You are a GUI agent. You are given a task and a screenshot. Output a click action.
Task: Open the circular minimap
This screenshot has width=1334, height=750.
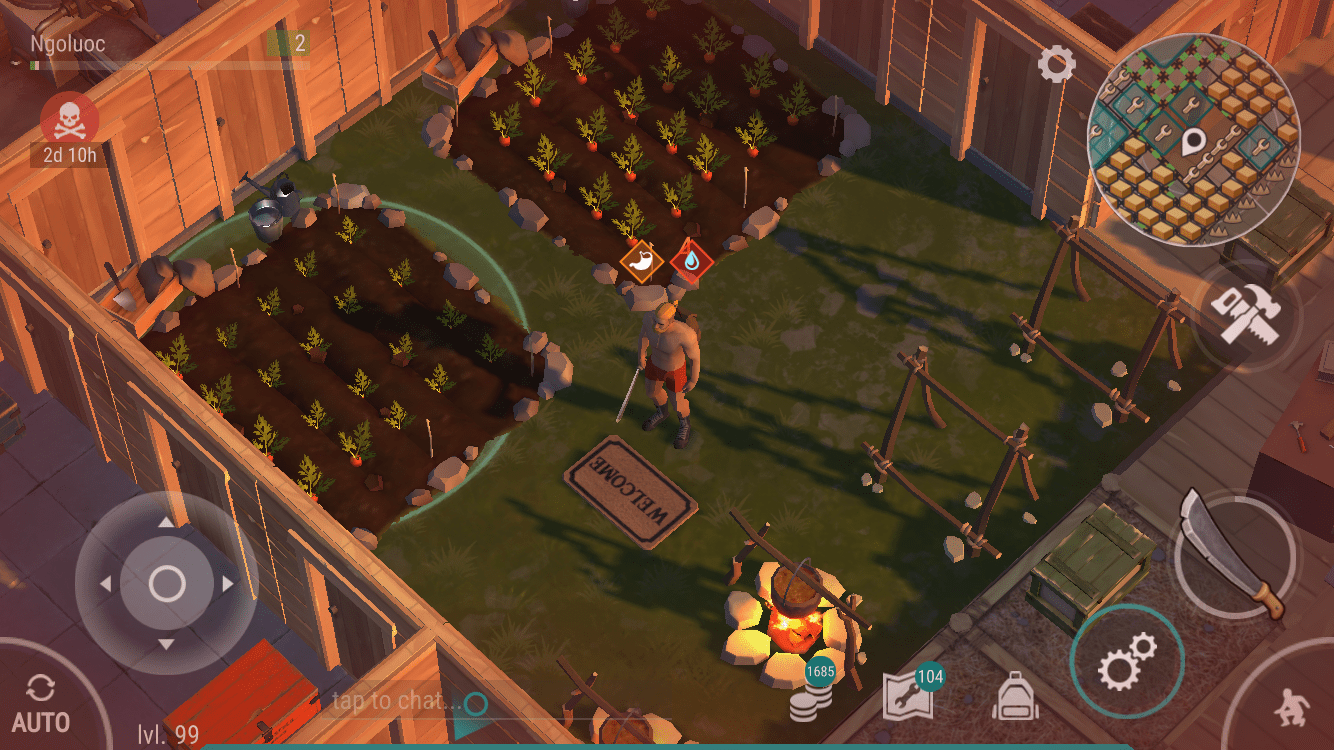tap(1191, 138)
